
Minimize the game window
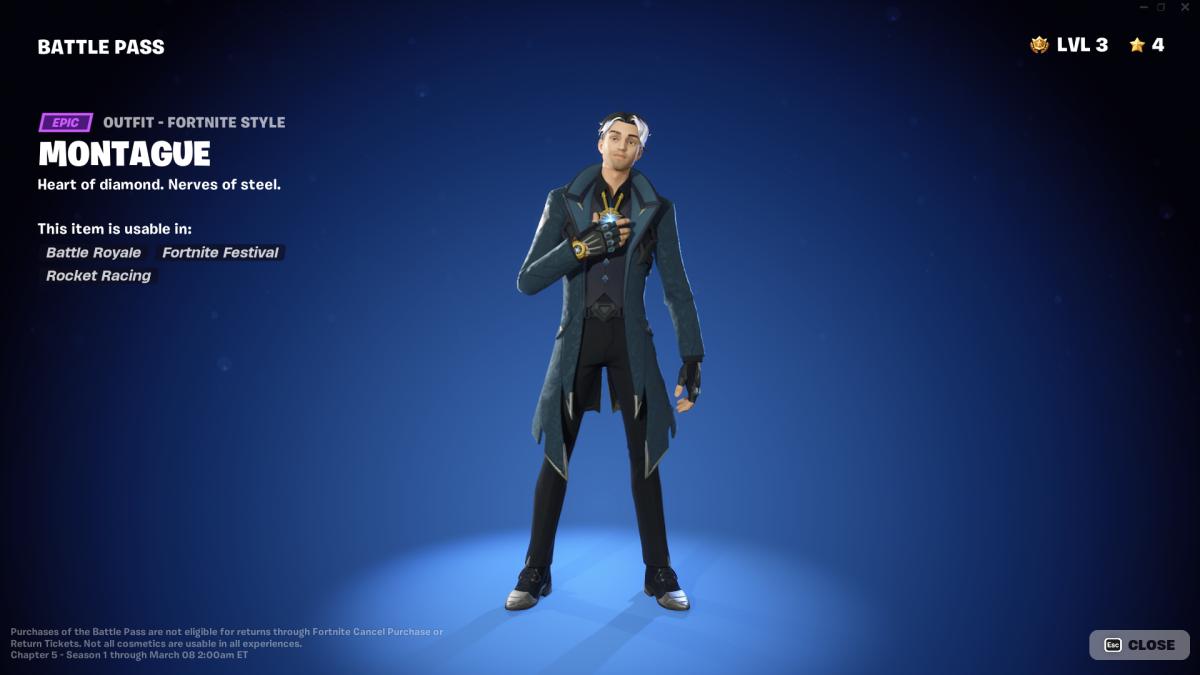(x=1144, y=7)
